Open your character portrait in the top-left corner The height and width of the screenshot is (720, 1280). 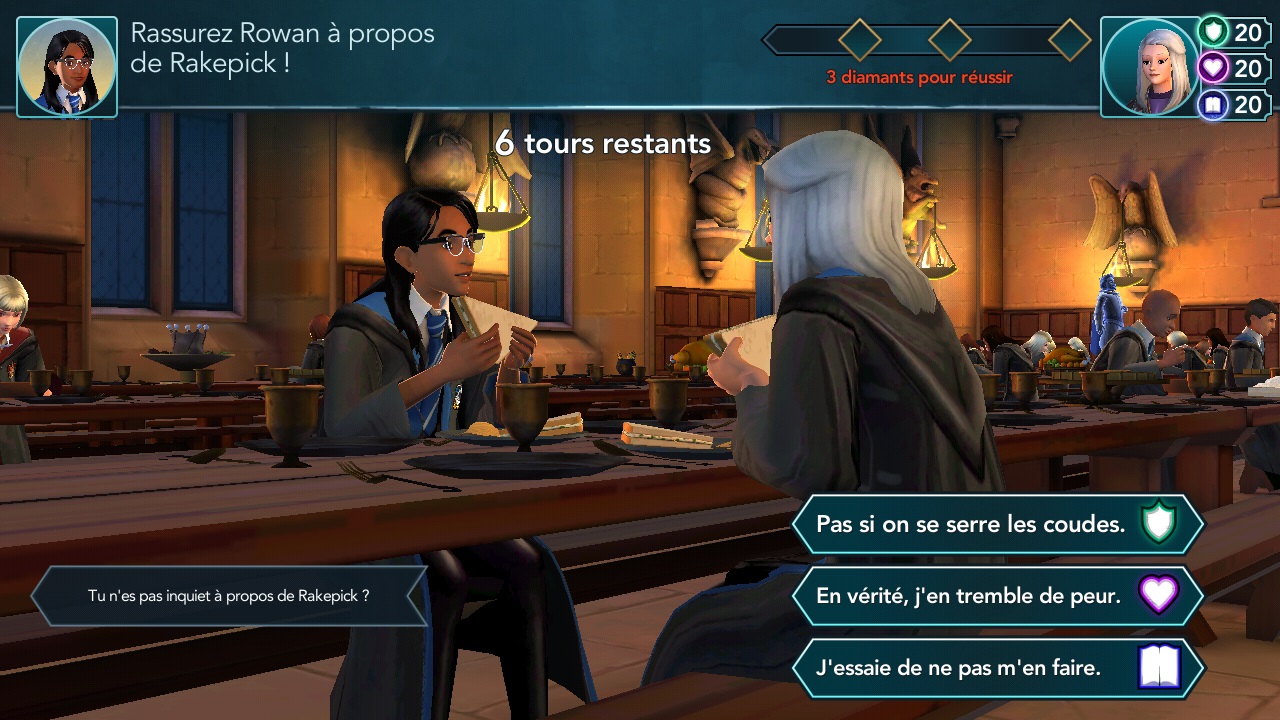coord(66,64)
